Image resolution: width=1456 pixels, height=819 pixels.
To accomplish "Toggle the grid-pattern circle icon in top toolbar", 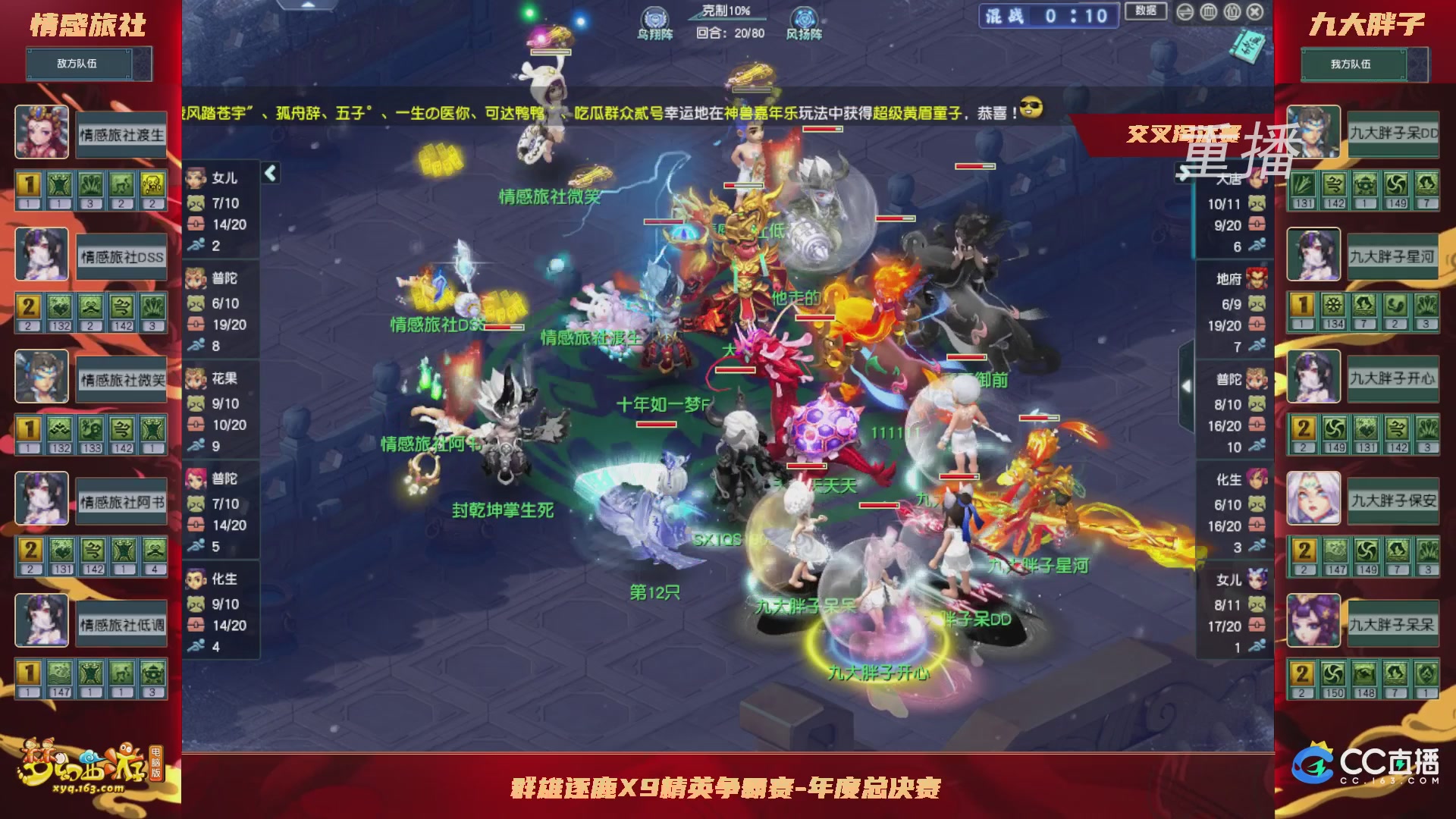I will tap(1208, 11).
